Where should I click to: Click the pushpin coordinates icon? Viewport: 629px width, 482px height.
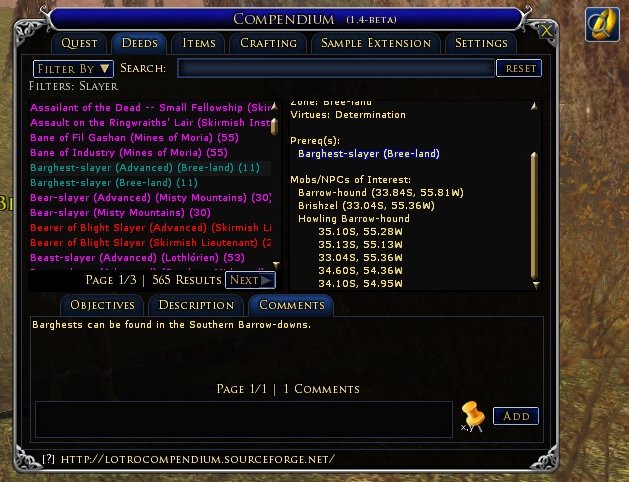(471, 416)
